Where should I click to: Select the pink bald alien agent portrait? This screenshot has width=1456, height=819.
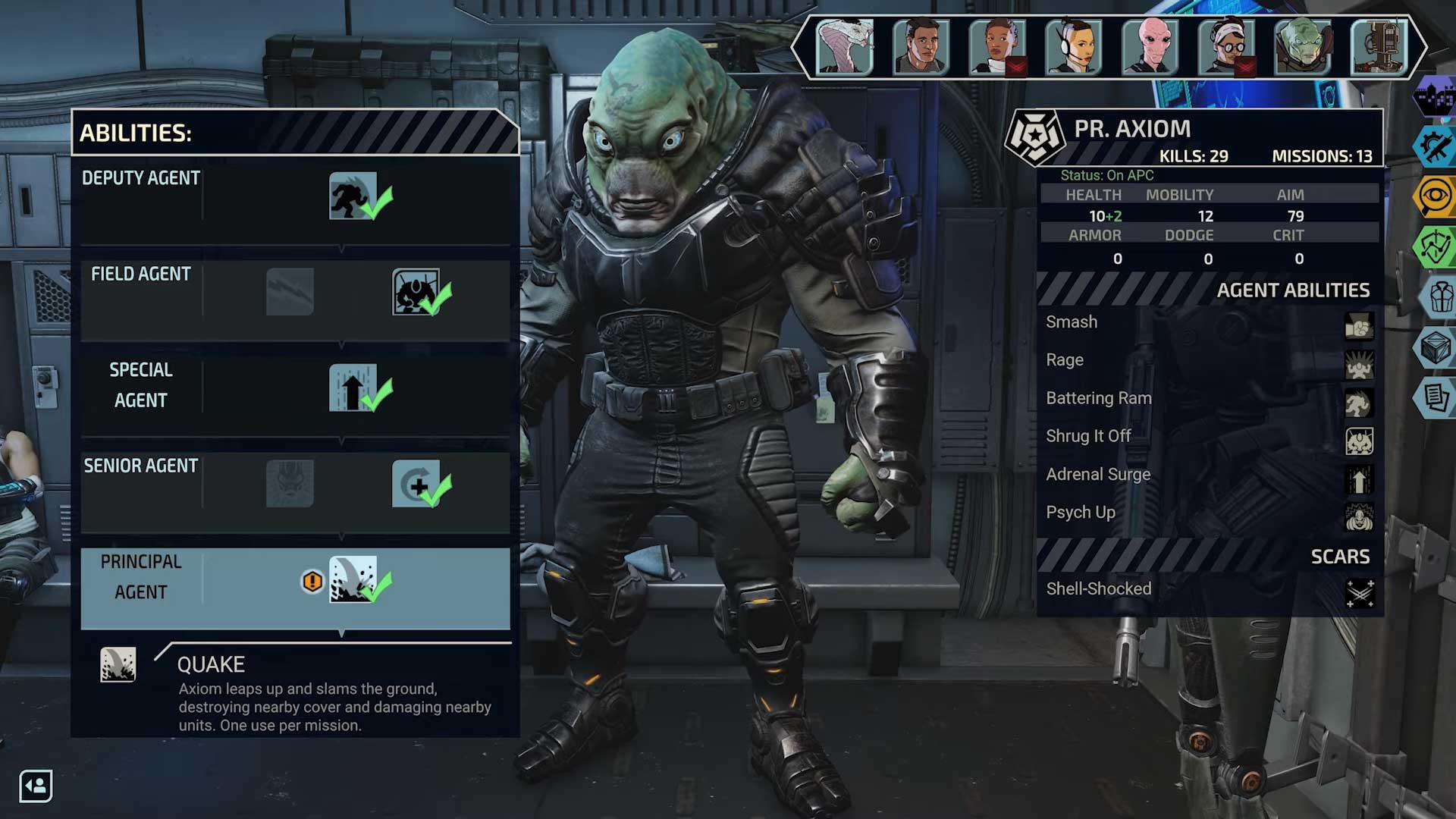[x=1150, y=47]
